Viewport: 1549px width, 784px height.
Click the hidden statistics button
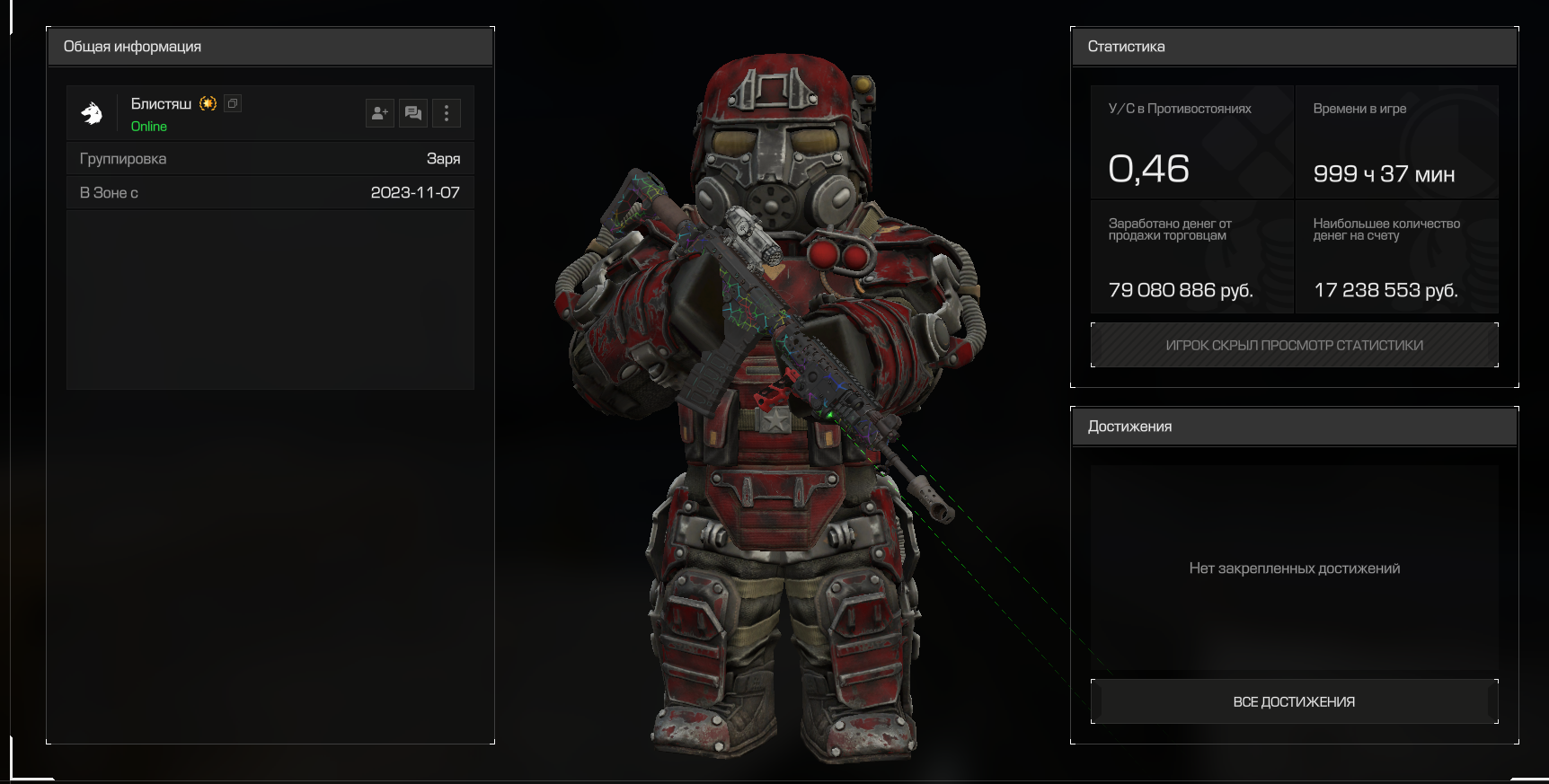click(1294, 345)
